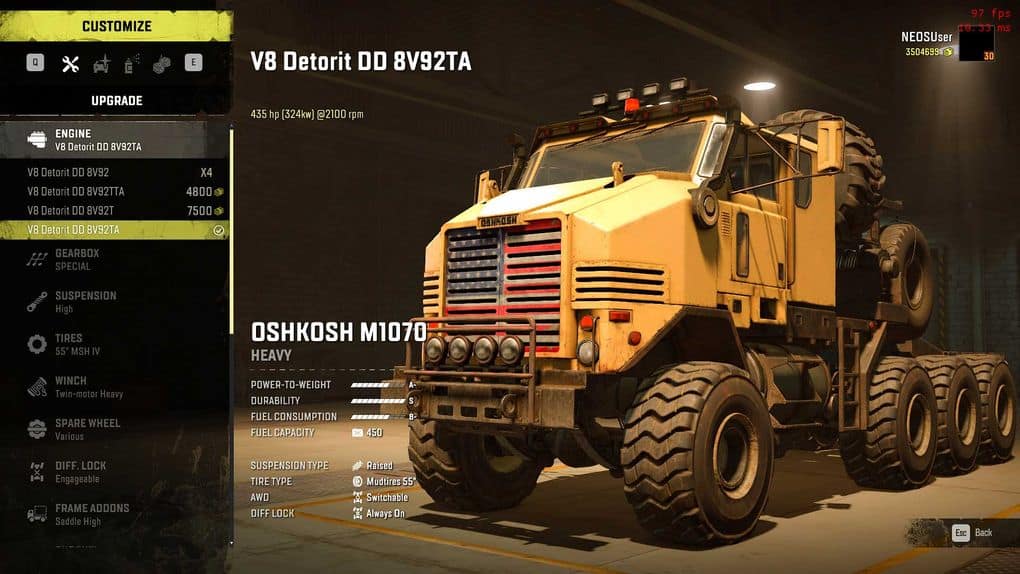Select the equipped V8 Detorit DD 8V92TA engine

pyautogui.click(x=114, y=230)
